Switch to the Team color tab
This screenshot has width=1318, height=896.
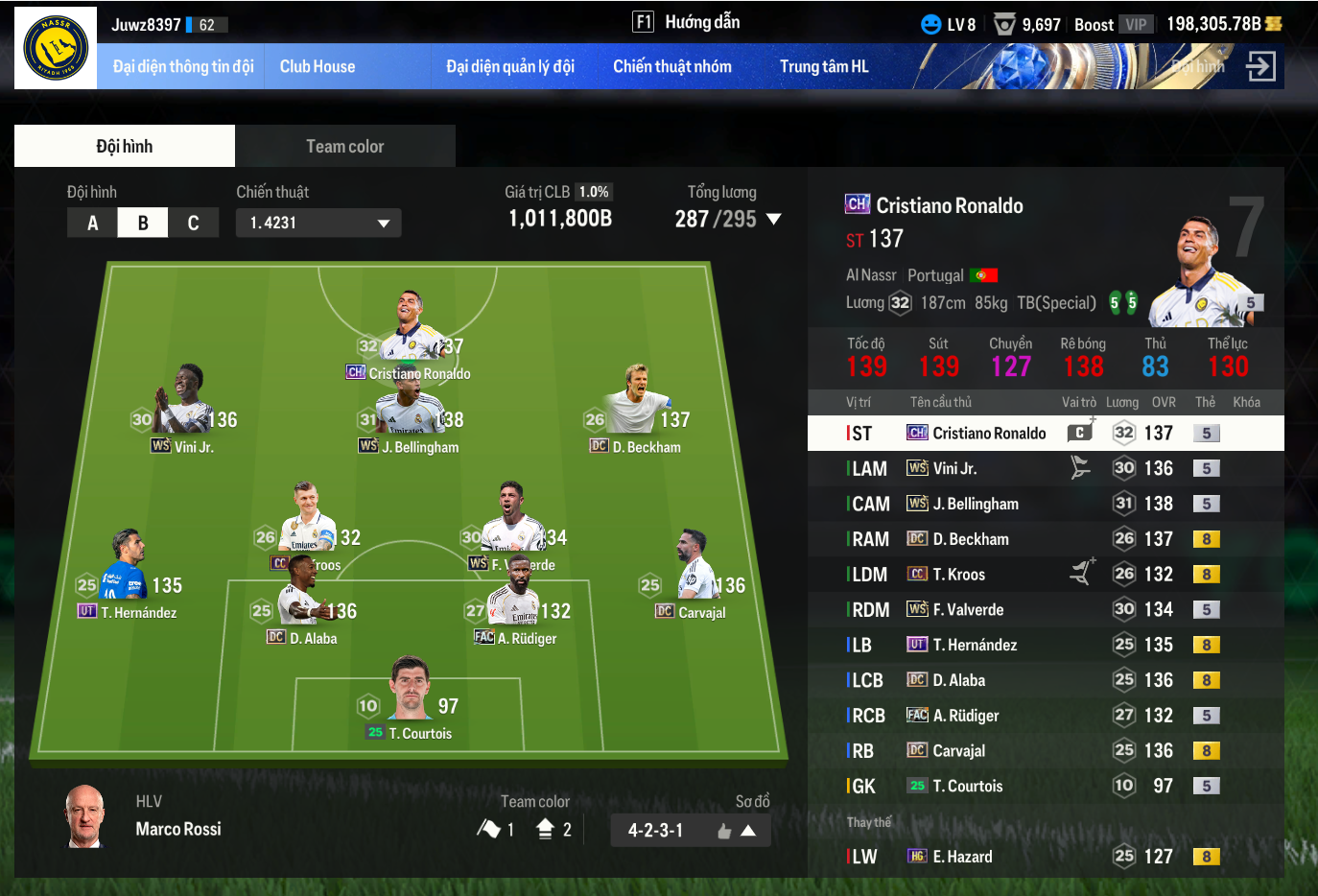pos(344,146)
